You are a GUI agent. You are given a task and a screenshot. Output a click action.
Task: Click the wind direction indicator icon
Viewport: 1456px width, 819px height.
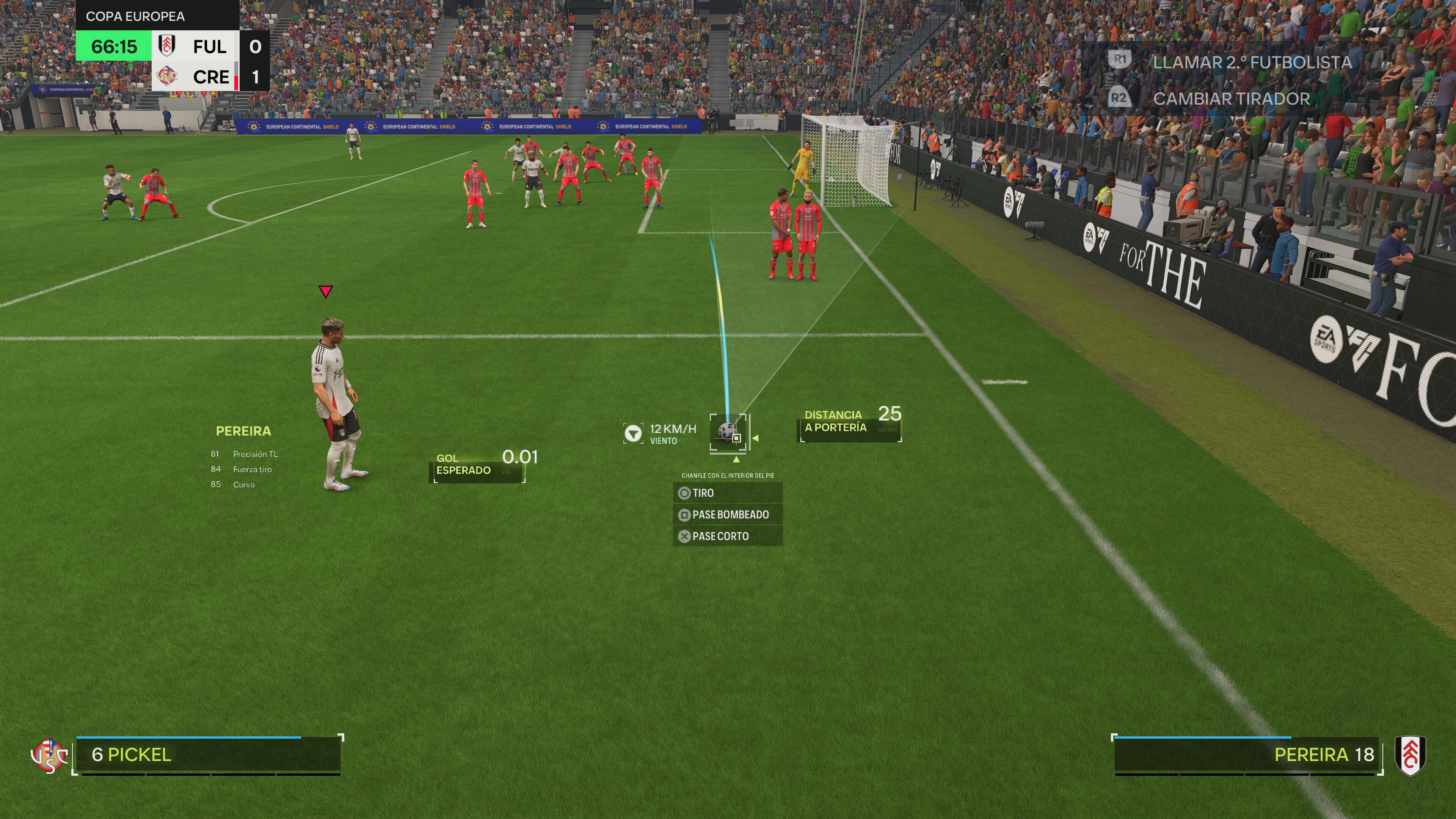[632, 433]
